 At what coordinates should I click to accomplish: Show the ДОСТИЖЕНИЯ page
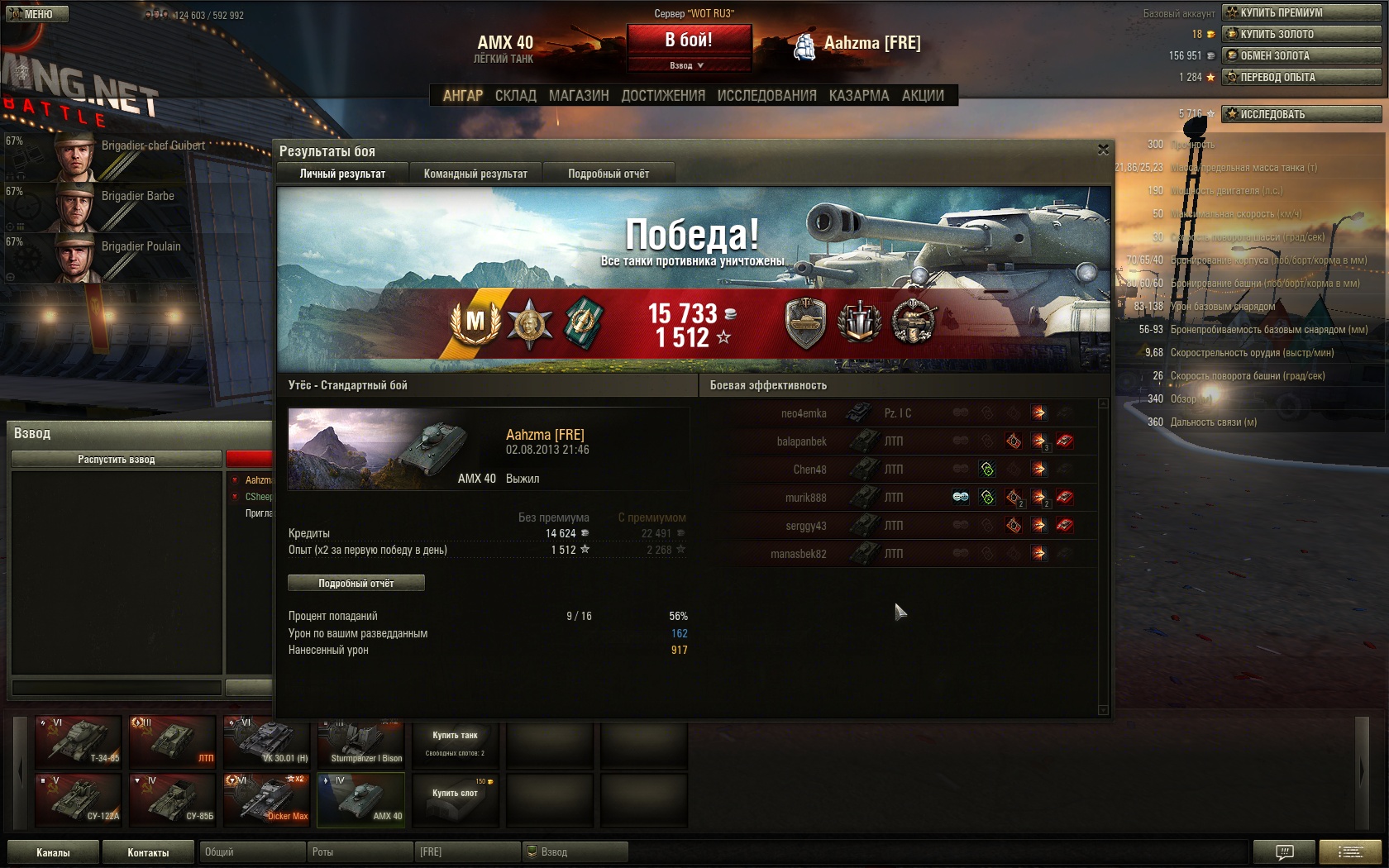point(663,96)
